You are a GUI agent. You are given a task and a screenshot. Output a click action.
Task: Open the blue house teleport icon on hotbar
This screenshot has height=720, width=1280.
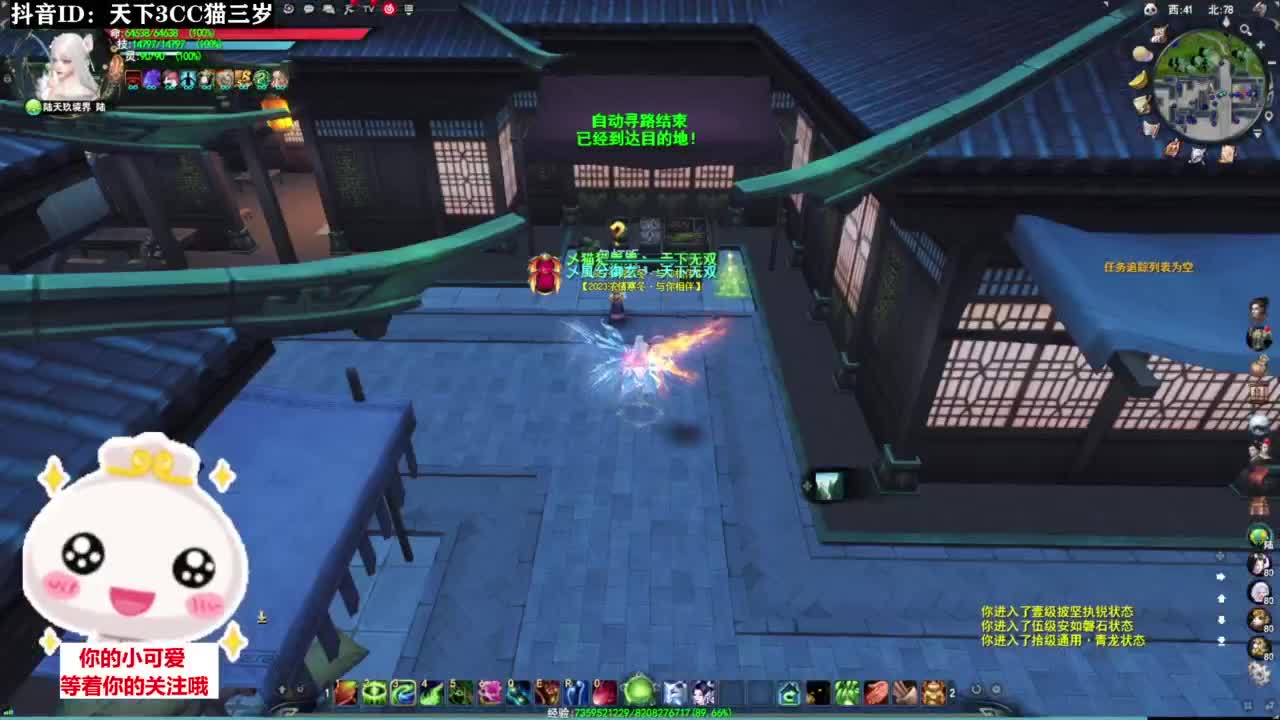(789, 691)
